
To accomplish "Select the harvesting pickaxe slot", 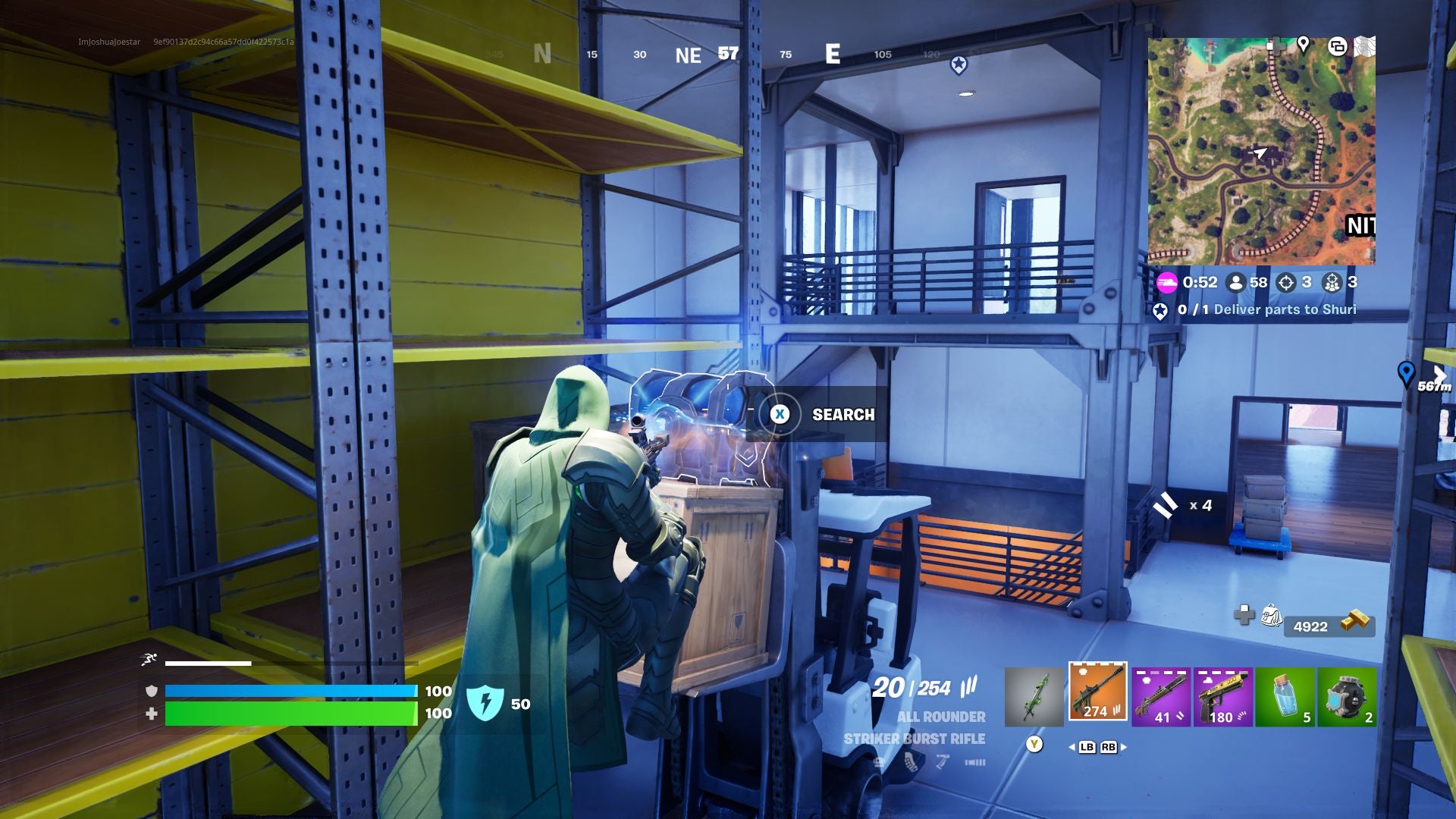I will coord(1033,694).
